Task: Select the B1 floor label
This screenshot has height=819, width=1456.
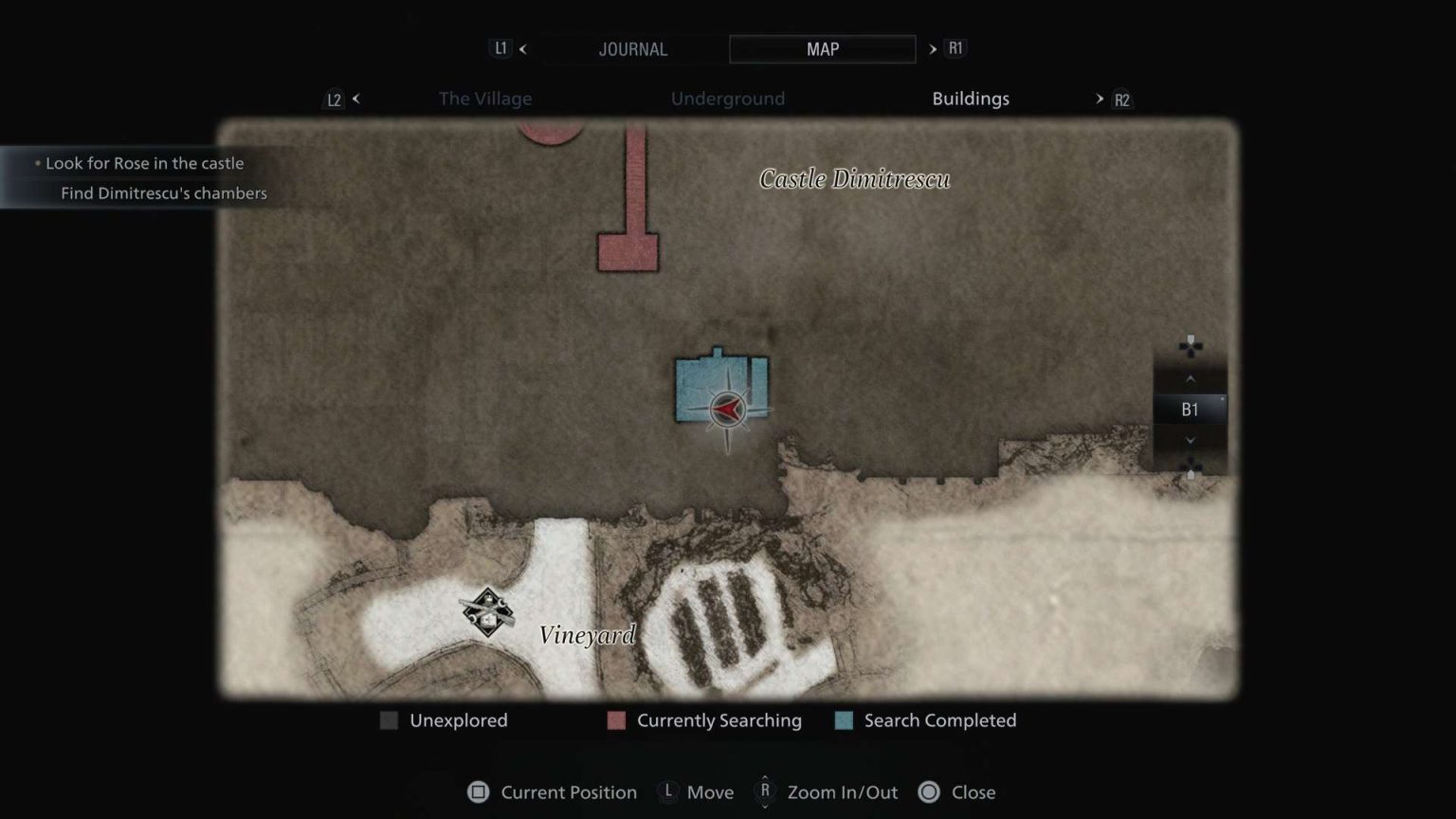Action: tap(1191, 409)
